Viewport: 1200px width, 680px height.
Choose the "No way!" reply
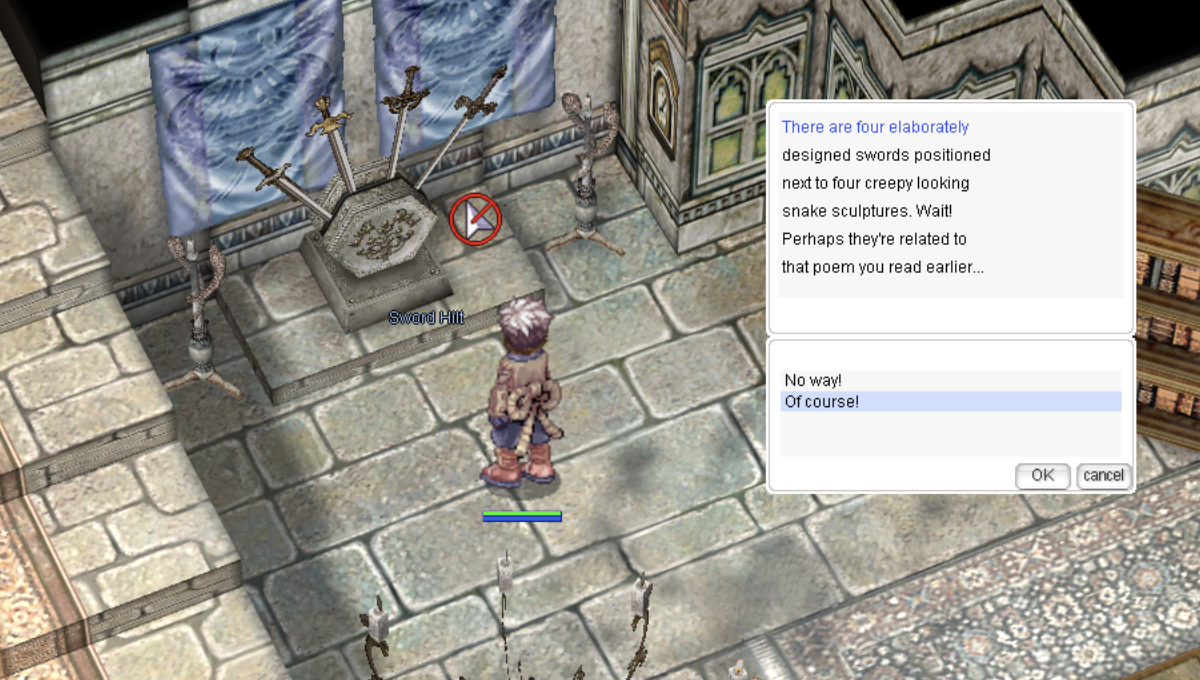[813, 380]
